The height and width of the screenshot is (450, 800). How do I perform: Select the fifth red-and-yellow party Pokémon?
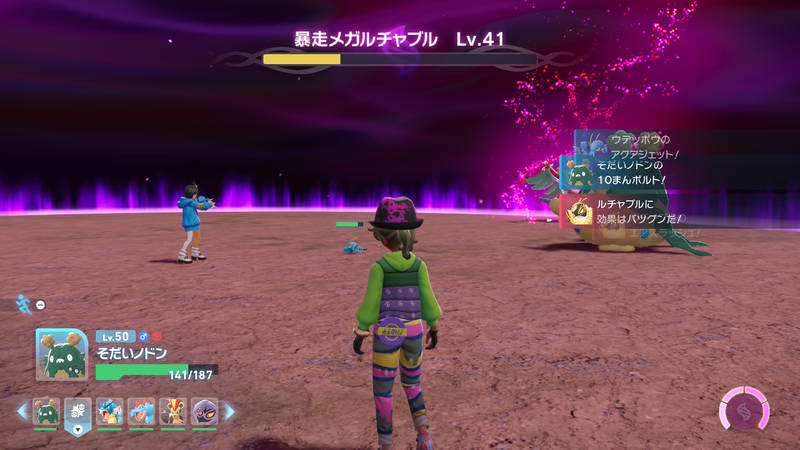point(172,410)
